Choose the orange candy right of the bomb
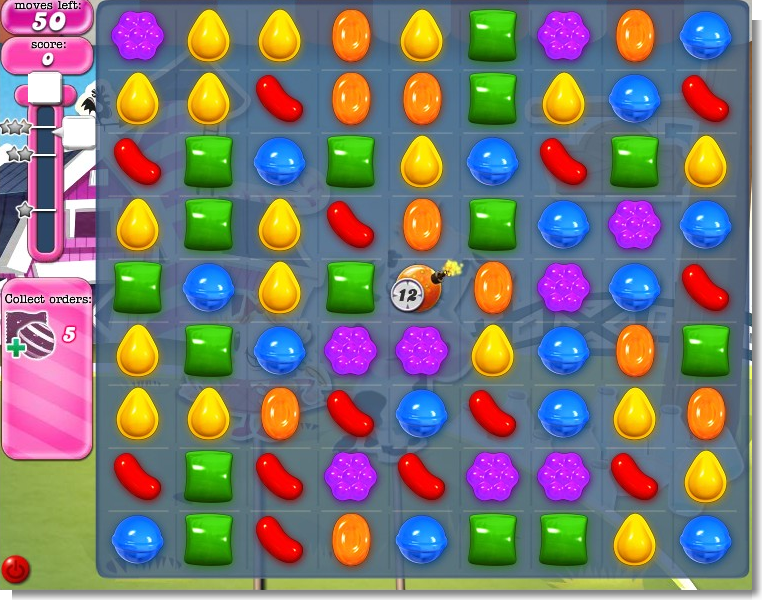 (x=493, y=287)
